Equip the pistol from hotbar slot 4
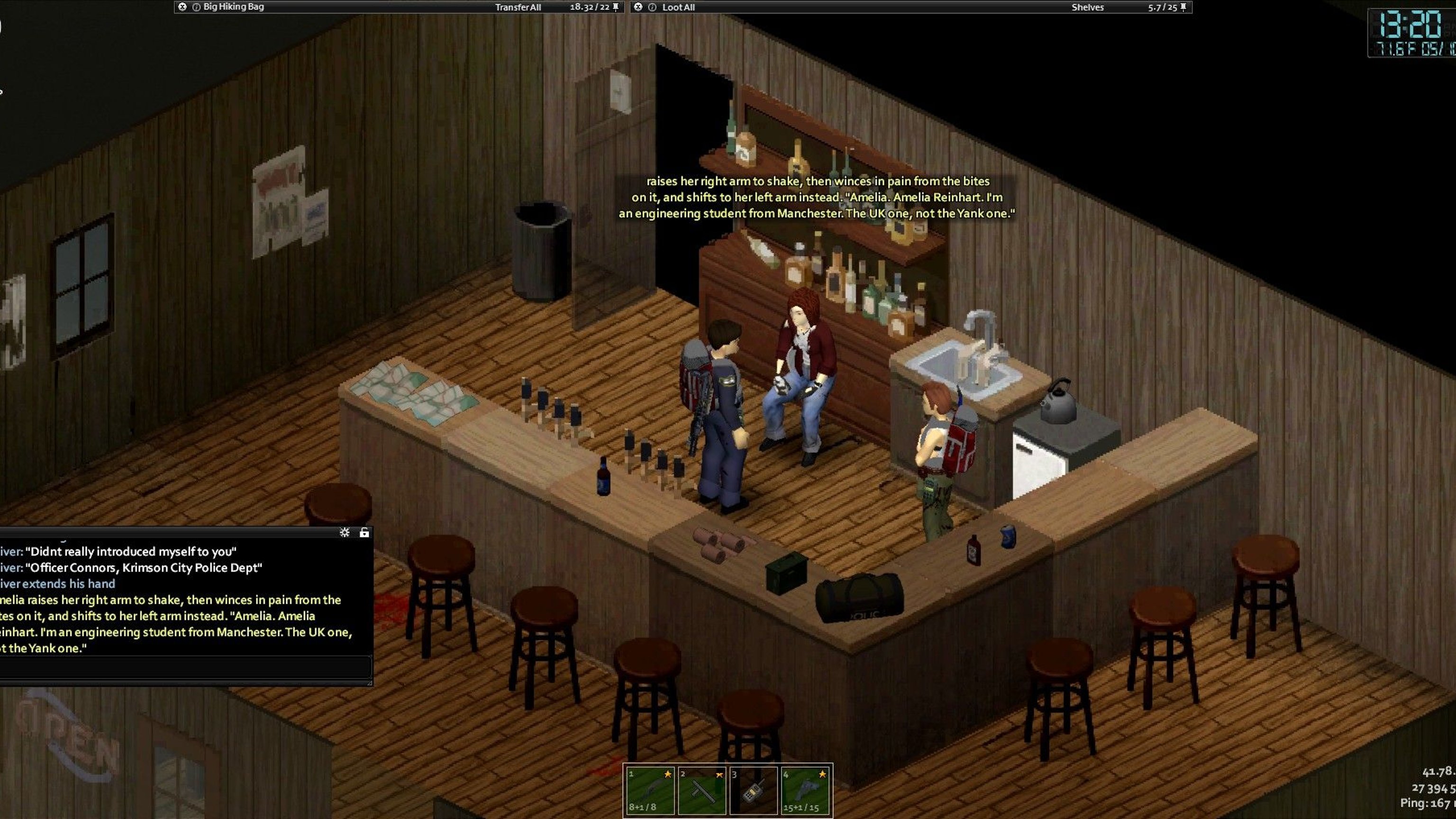Screen dimensions: 1456x819 (x=805, y=790)
